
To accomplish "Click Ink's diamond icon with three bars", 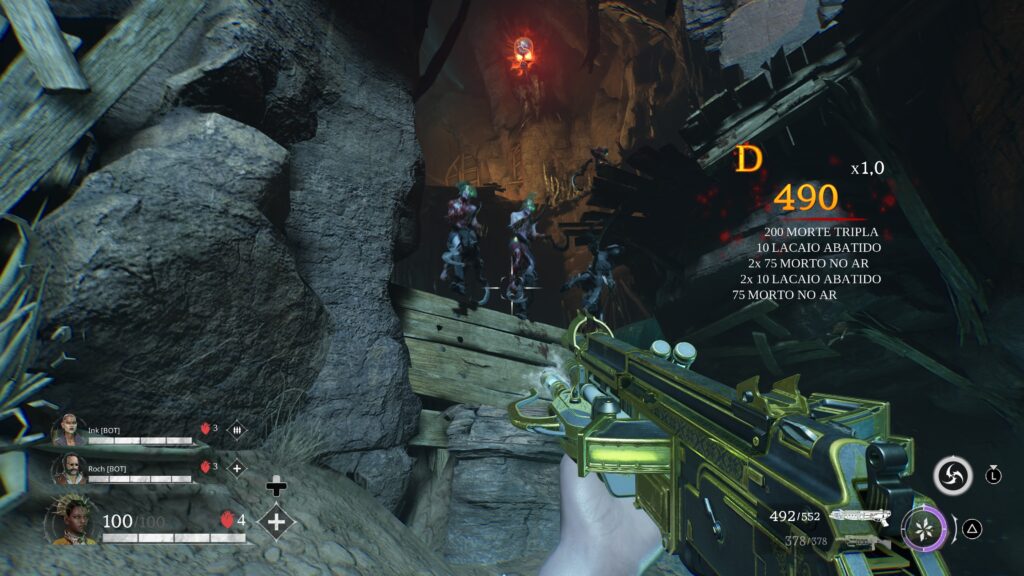I will click(237, 429).
